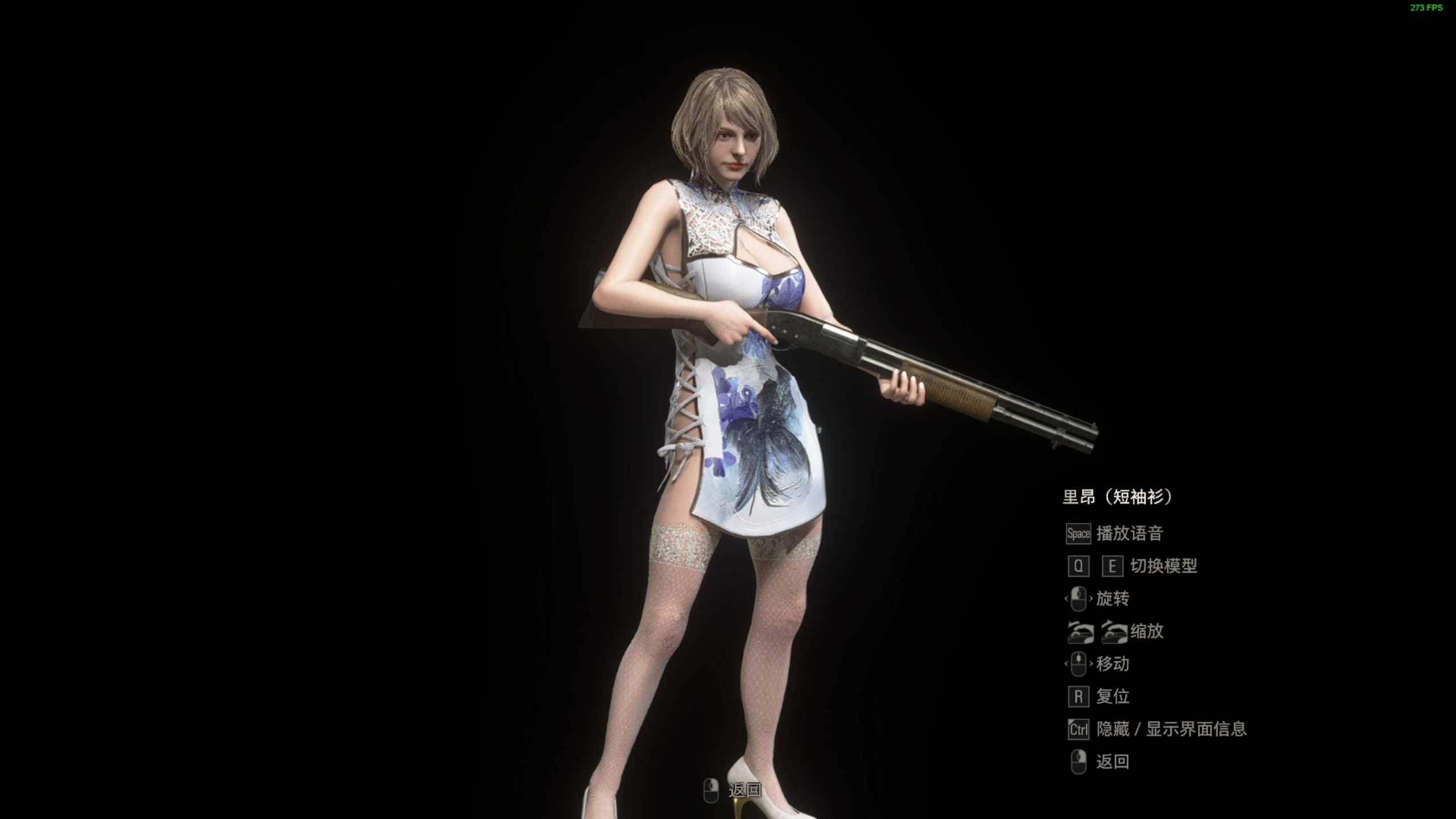Click the mouse icon next to 旋转

(x=1079, y=599)
